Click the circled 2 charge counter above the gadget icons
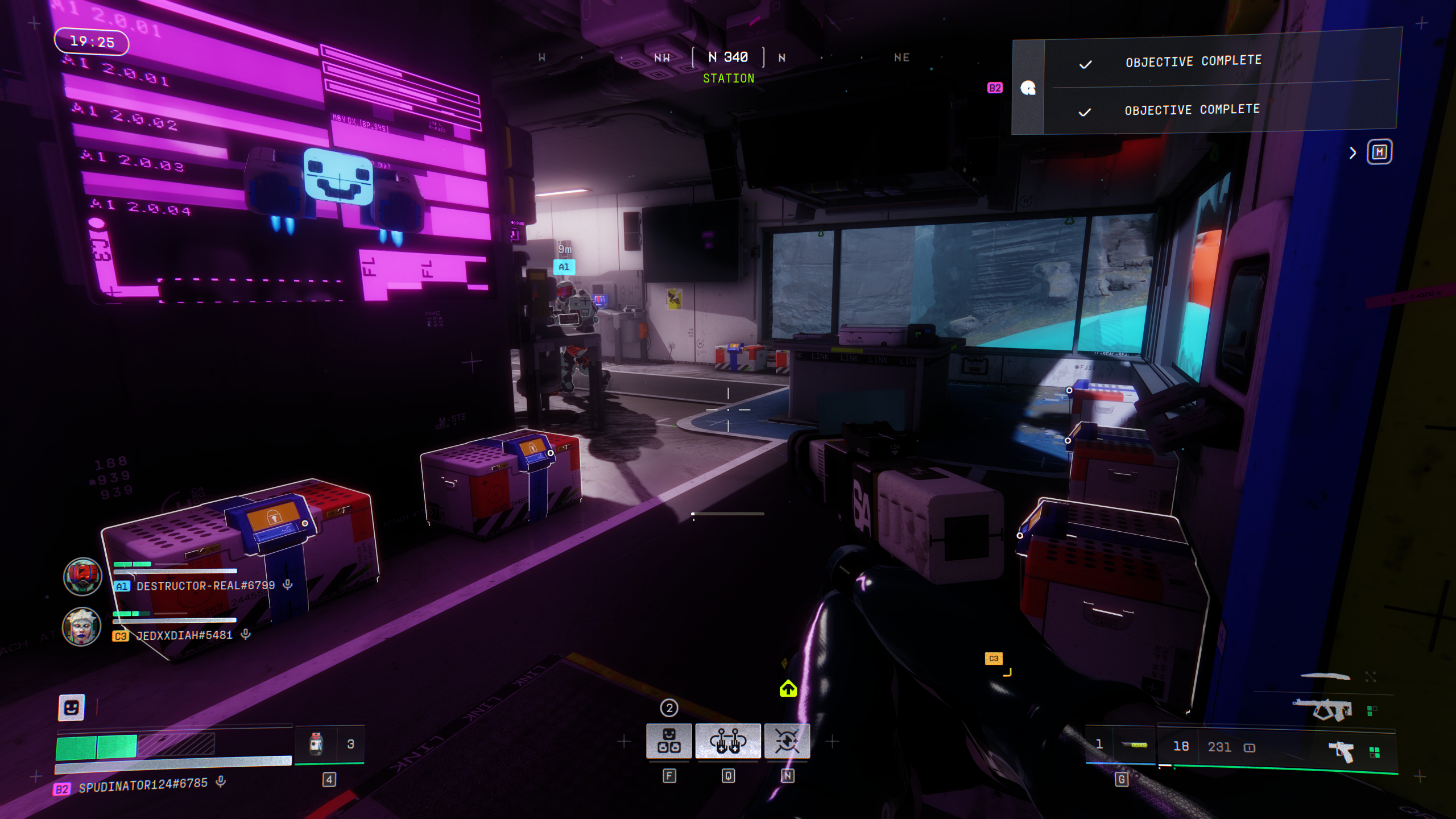The image size is (1456, 819). (669, 709)
